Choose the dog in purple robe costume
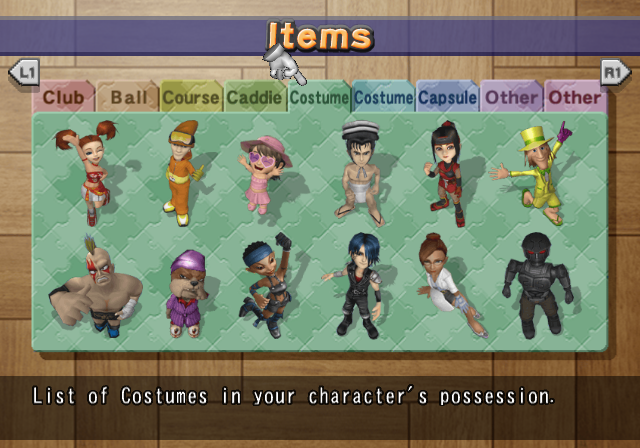 186,292
